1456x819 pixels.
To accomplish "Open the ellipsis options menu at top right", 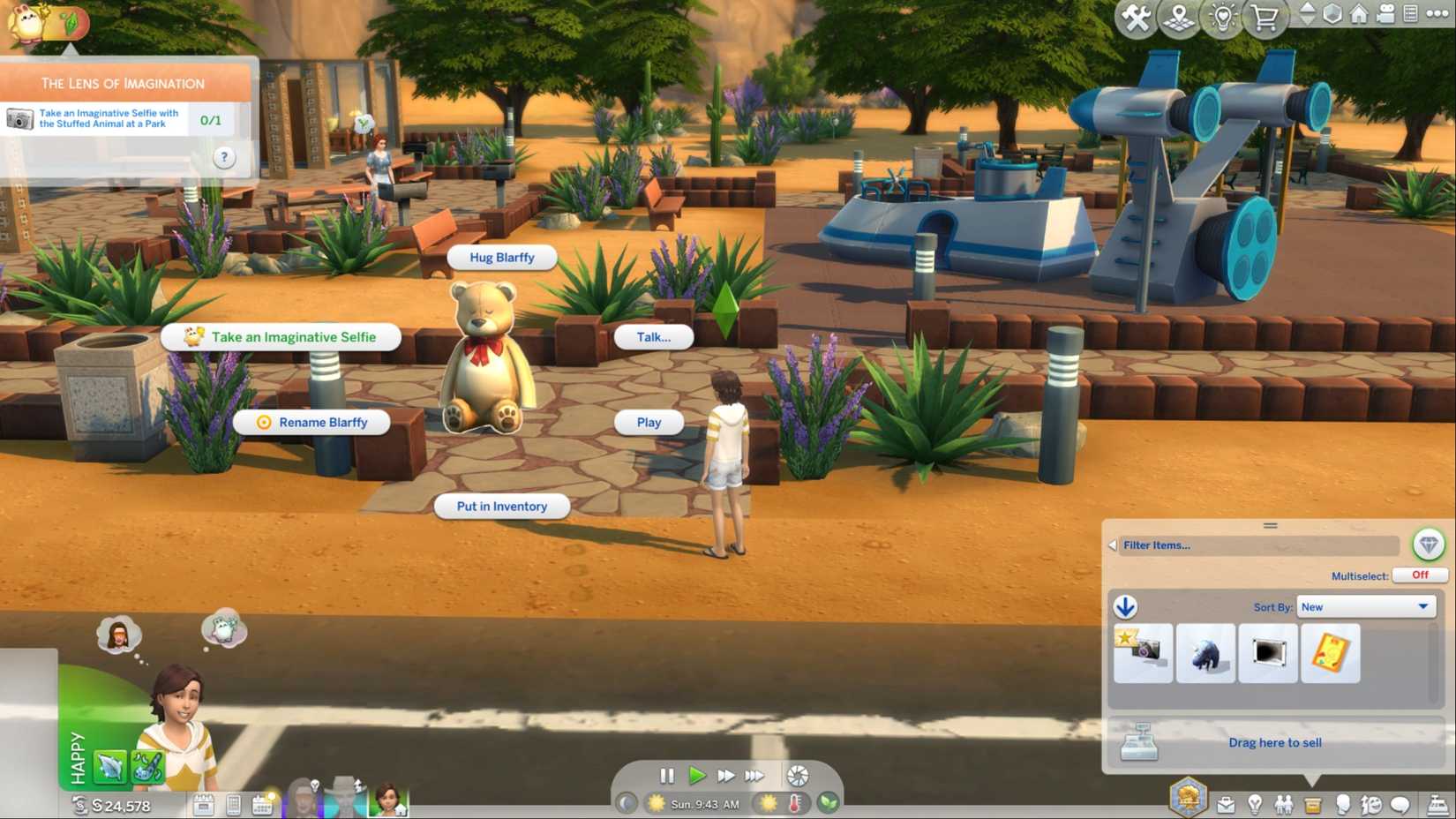I will (1437, 15).
